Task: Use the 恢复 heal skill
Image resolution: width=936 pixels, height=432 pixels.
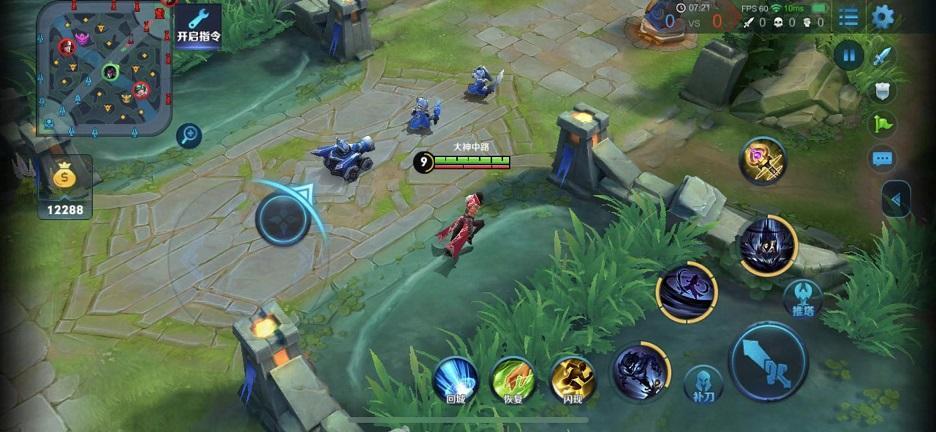Action: [513, 379]
